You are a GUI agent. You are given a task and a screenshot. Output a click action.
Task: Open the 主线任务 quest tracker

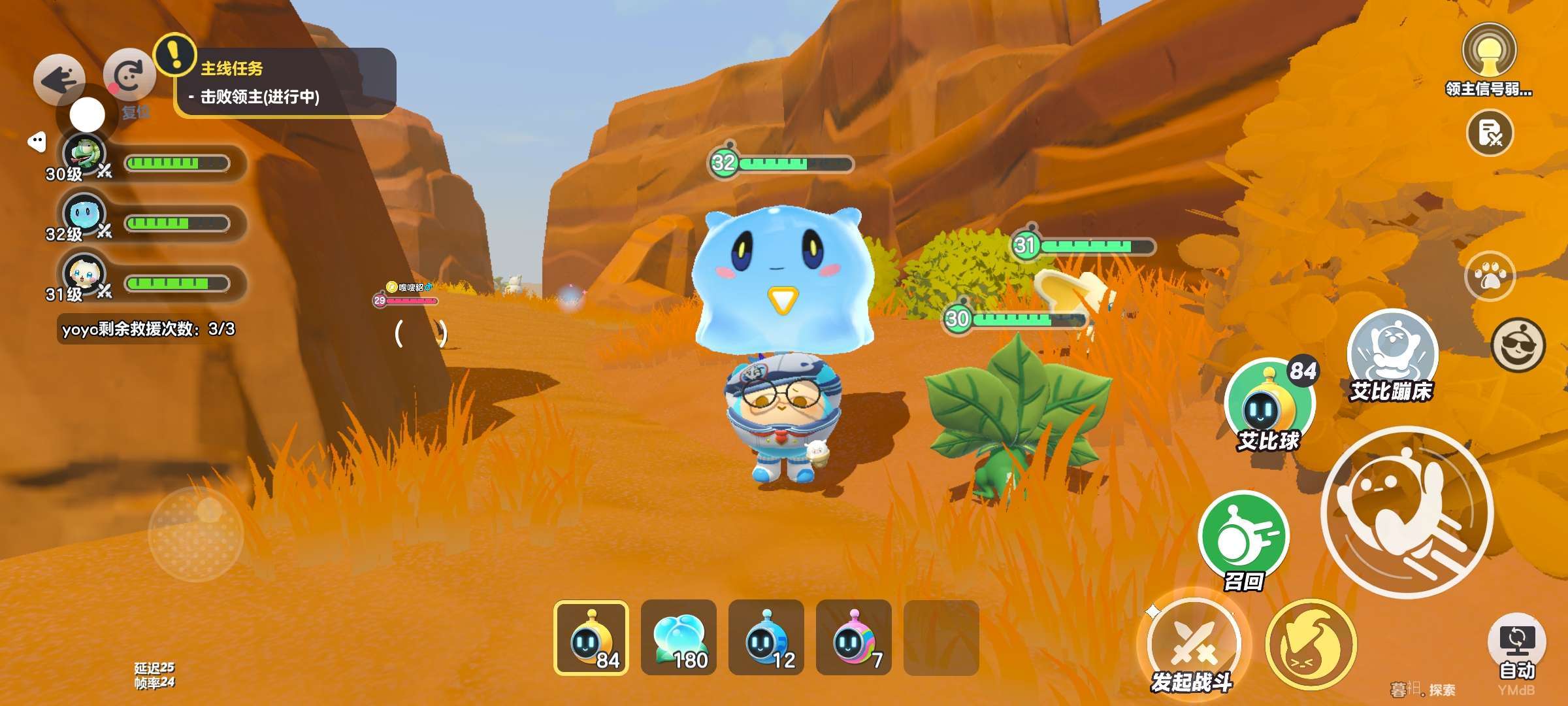tap(285, 82)
